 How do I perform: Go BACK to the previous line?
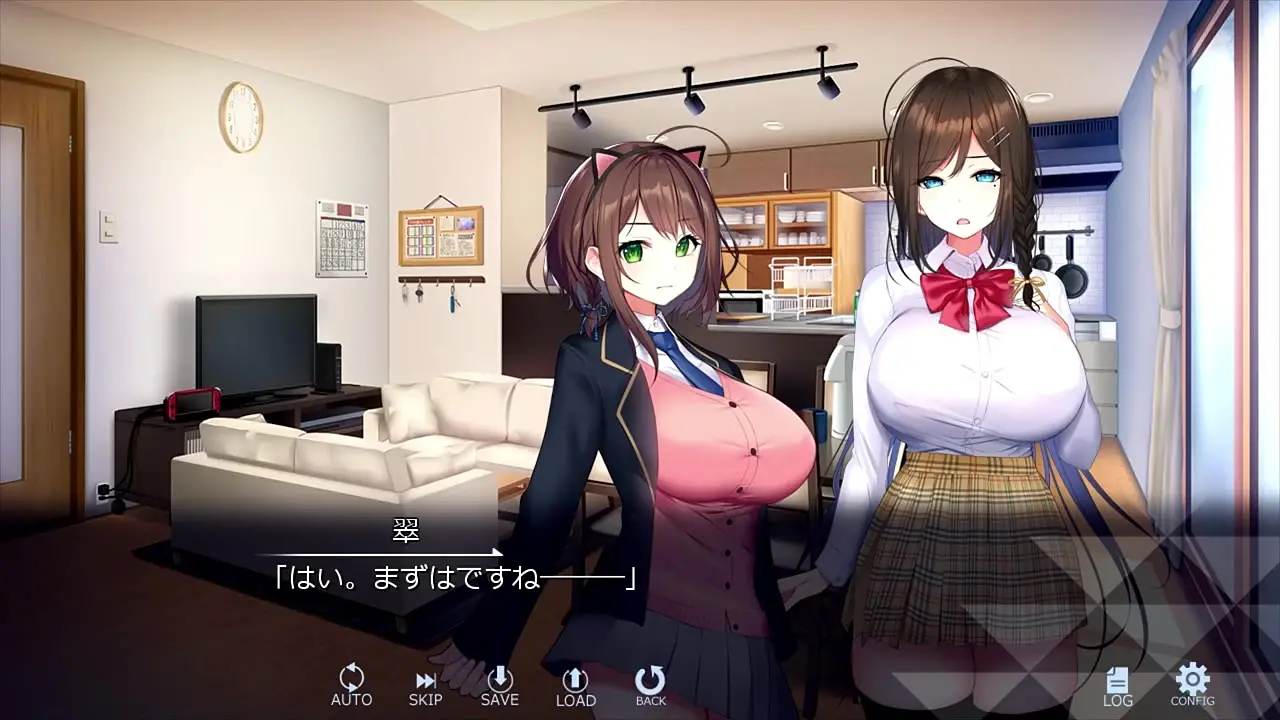[x=650, y=685]
